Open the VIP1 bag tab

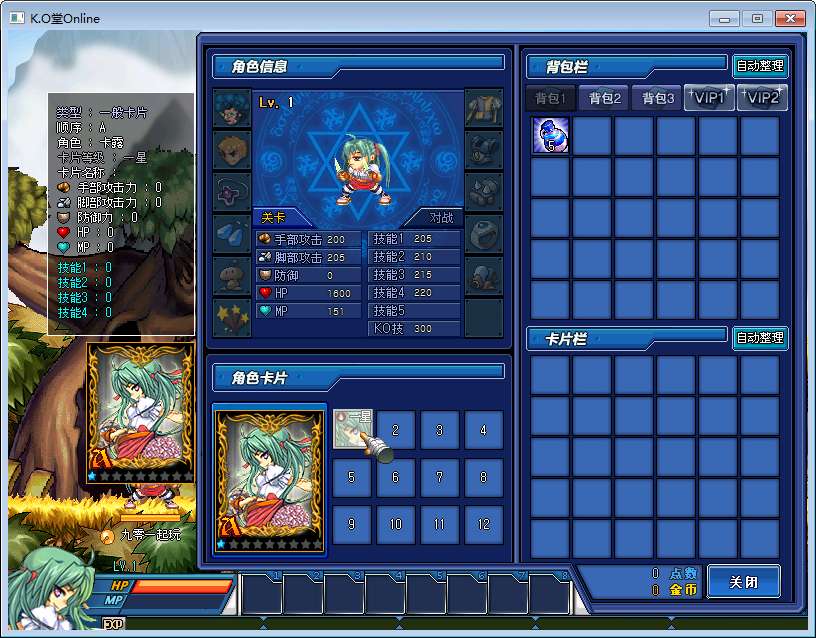(x=709, y=98)
